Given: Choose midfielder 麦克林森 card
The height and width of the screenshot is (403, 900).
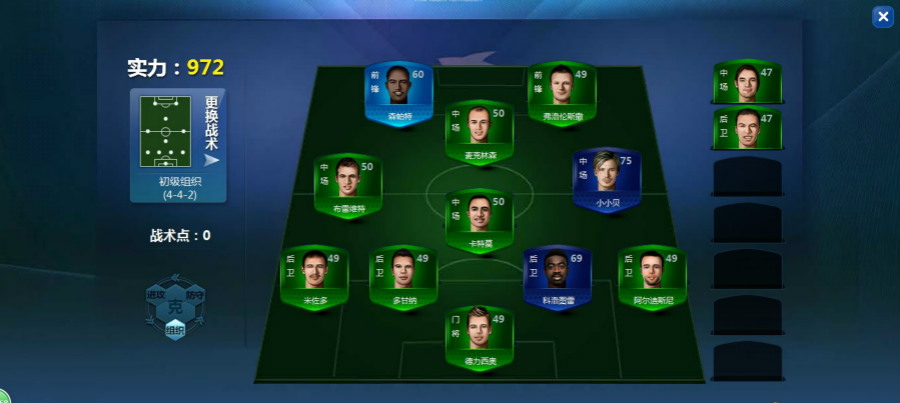Looking at the screenshot, I should click(x=480, y=132).
